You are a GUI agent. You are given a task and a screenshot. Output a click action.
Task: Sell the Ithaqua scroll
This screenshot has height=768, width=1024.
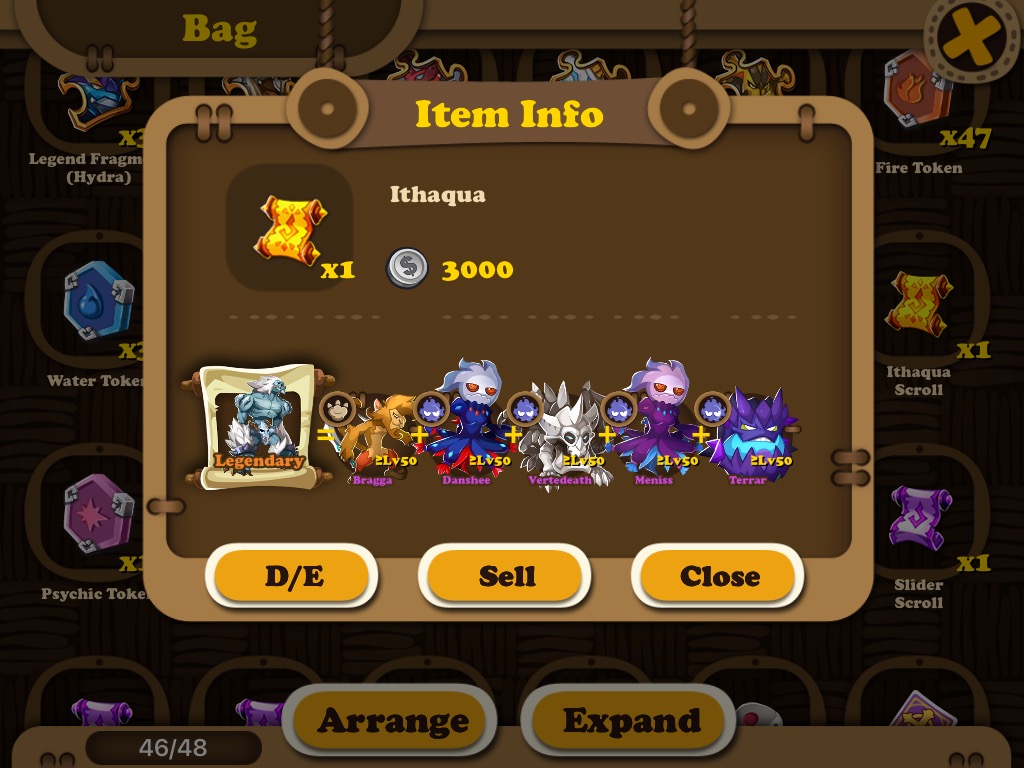coord(506,576)
